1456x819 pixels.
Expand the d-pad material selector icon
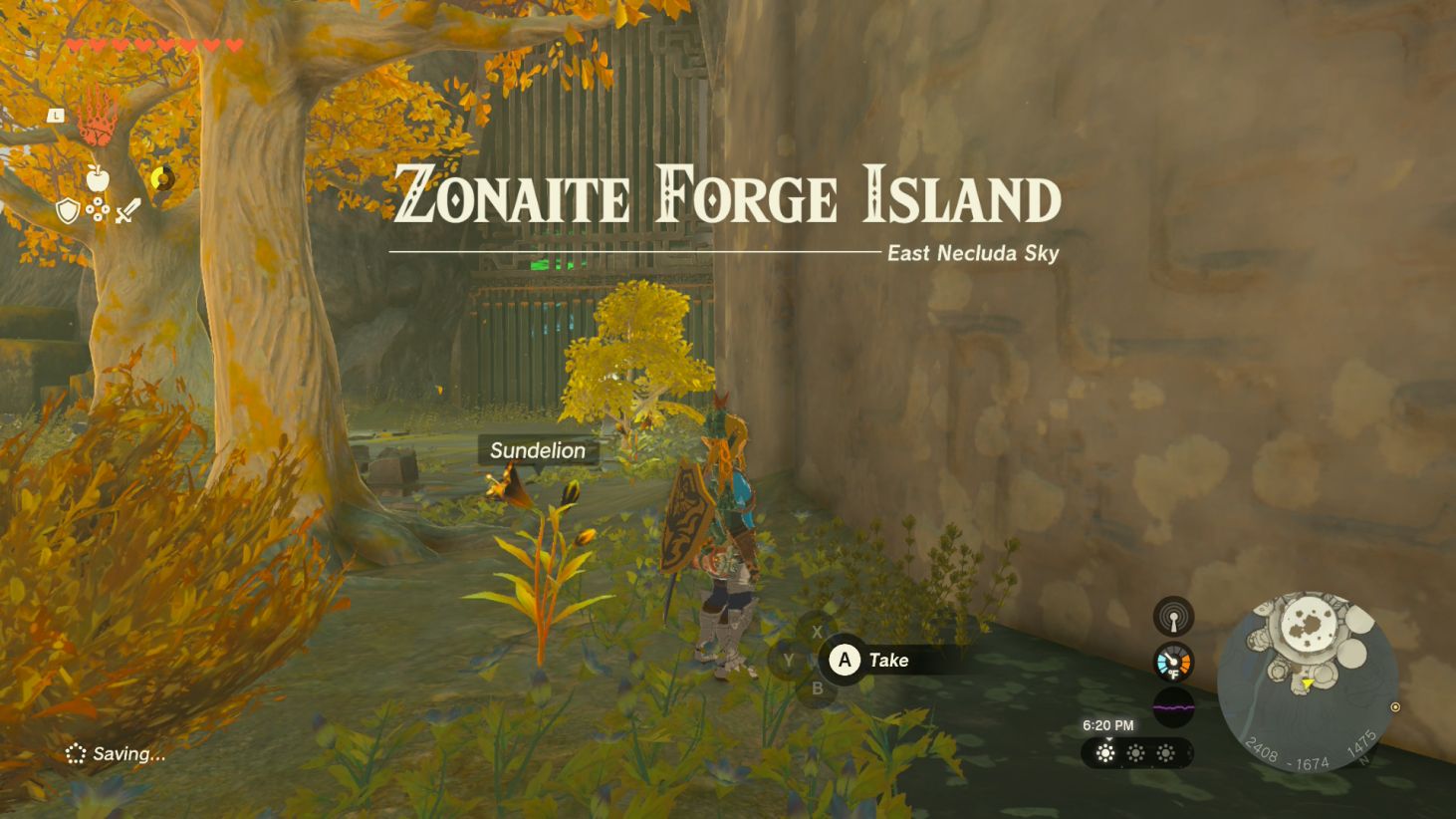97,210
